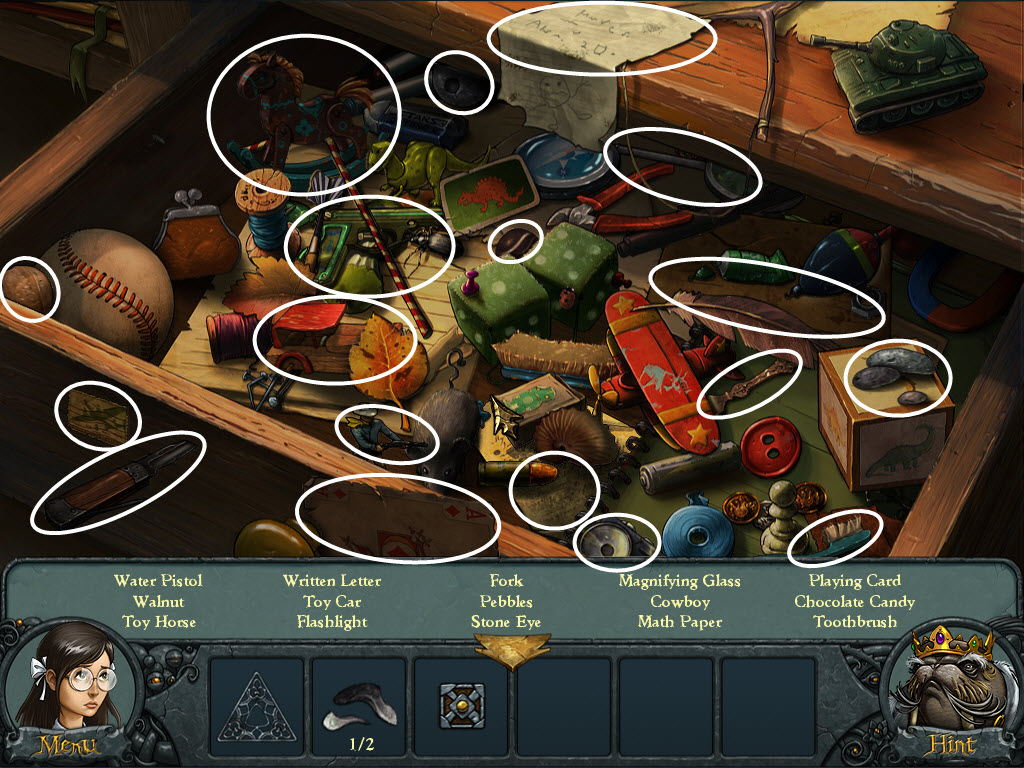The height and width of the screenshot is (768, 1024).
Task: Pick the square jeweled tile in inventory
Action: [x=462, y=706]
